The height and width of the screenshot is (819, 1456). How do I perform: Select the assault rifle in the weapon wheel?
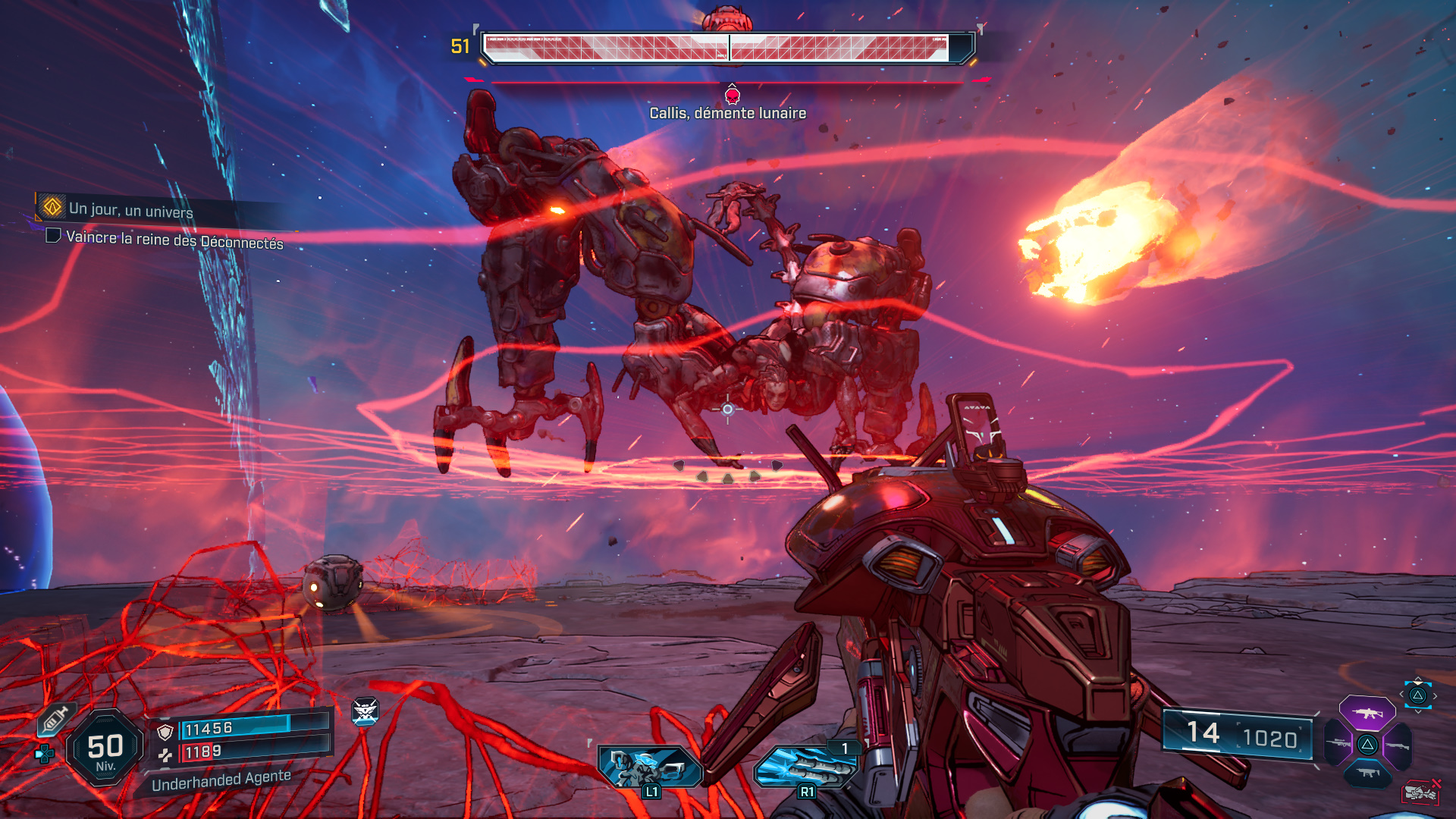point(1367,714)
